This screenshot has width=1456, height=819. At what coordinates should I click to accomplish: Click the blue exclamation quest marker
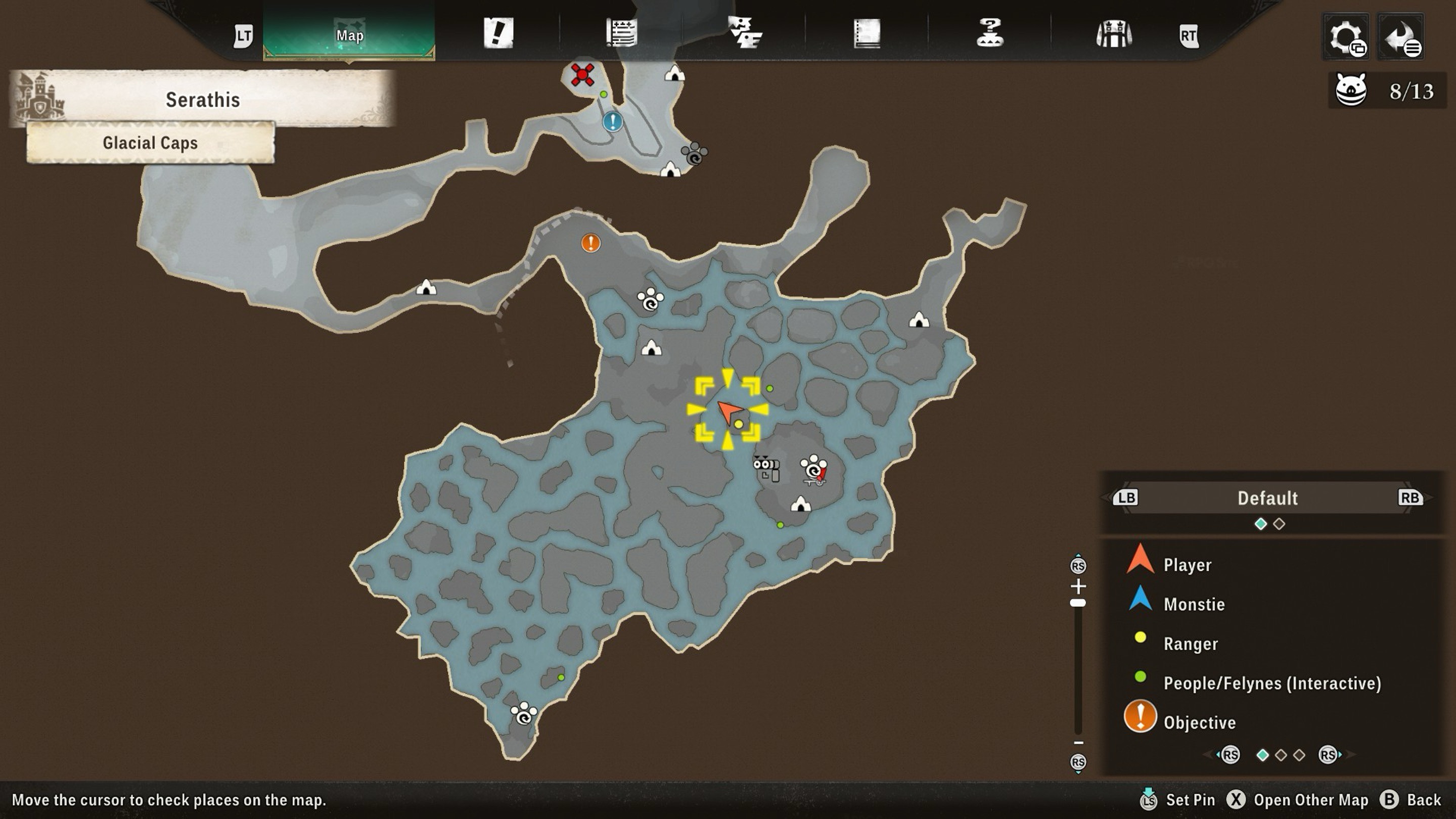[613, 121]
